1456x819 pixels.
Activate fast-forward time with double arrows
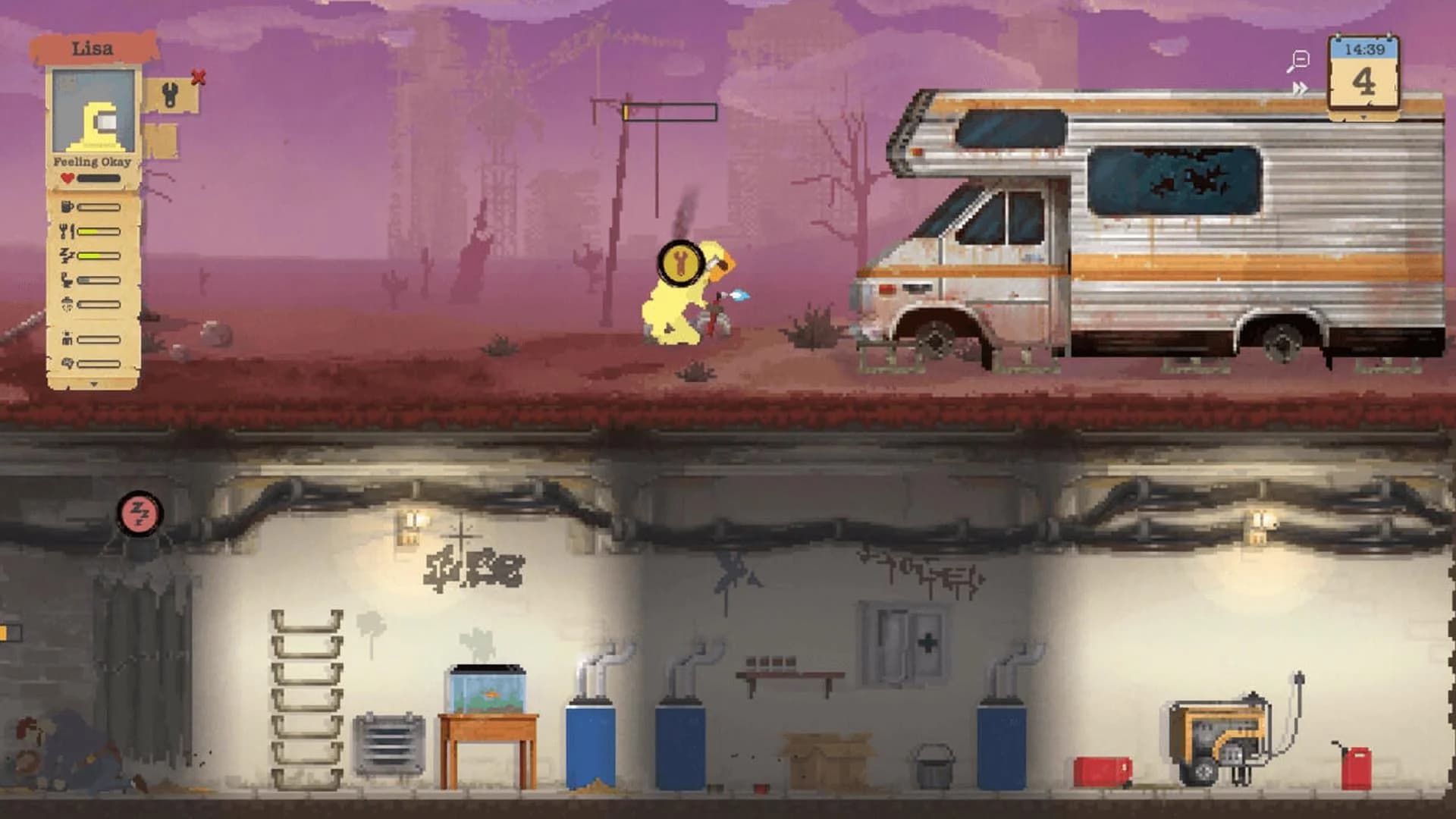(1300, 87)
